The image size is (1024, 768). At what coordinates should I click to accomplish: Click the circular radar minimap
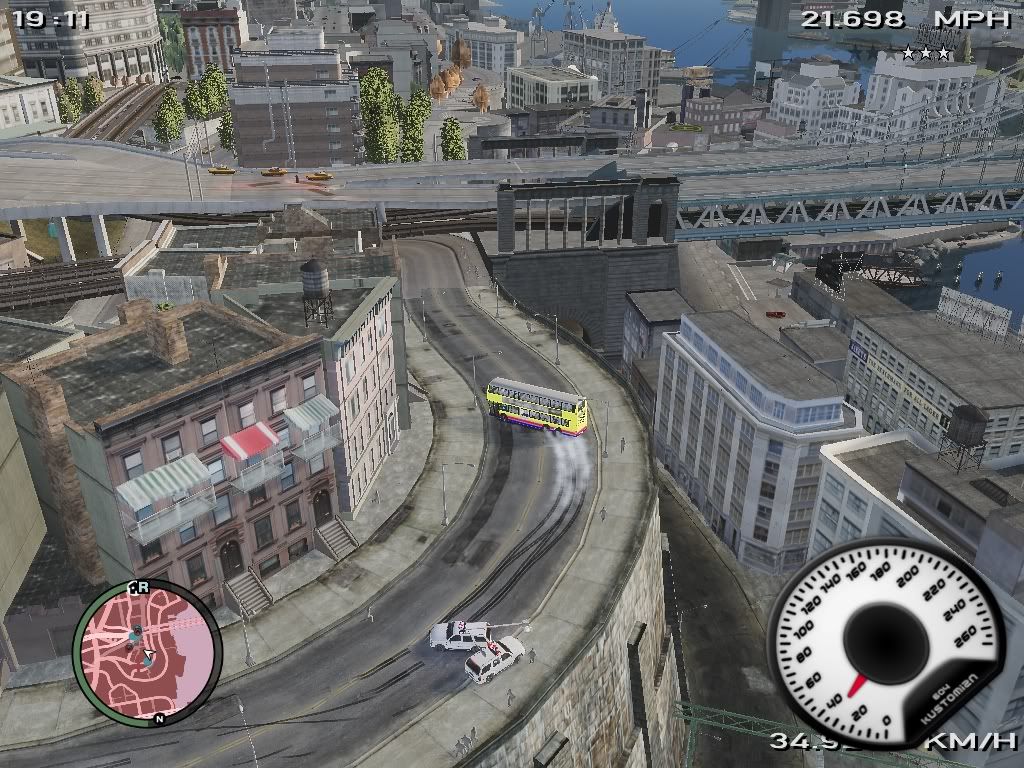click(146, 652)
